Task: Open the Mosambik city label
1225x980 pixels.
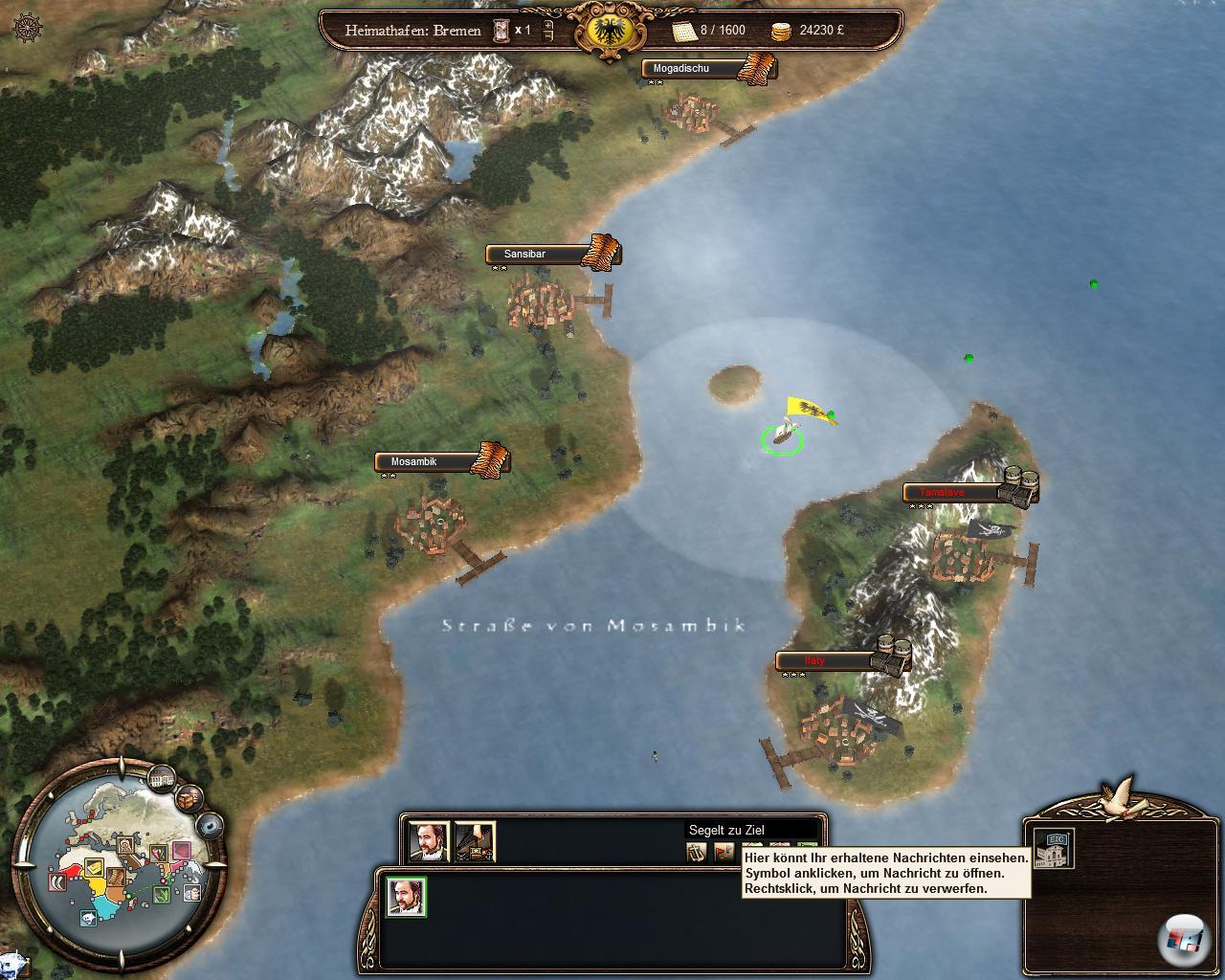Action: point(427,462)
